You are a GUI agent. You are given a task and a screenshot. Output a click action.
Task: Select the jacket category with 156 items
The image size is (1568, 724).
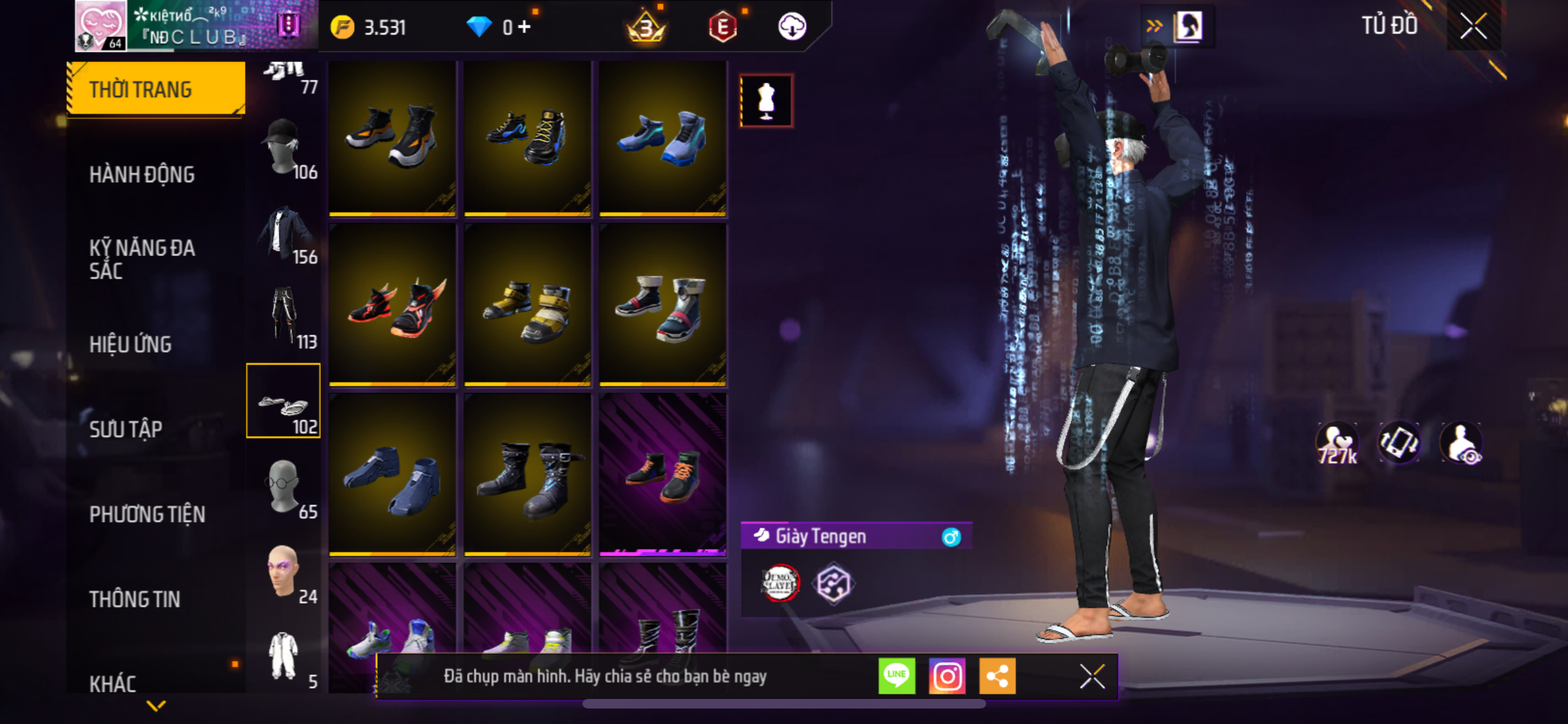[285, 234]
